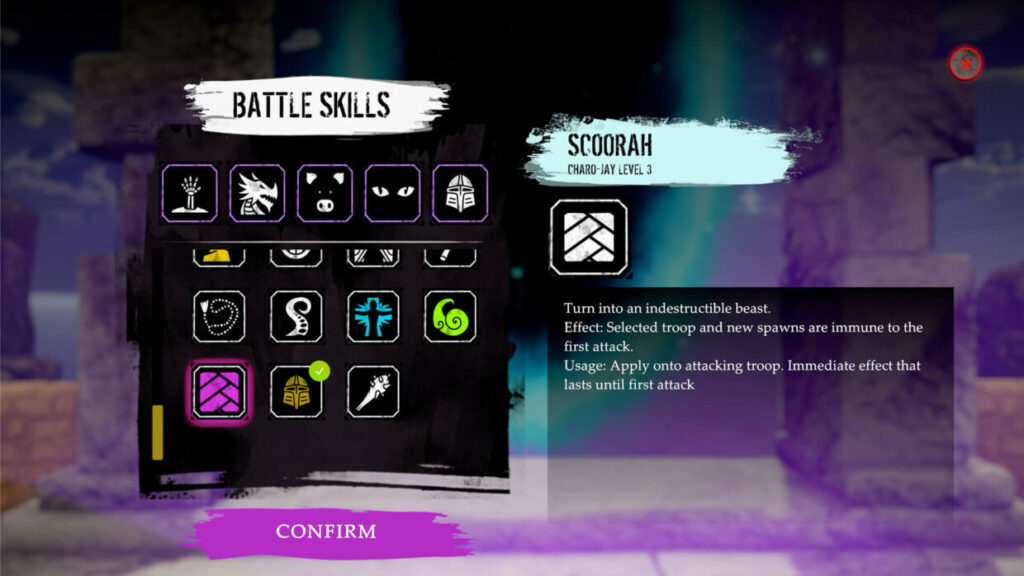This screenshot has width=1024, height=576.
Task: Click the yellow skill list scrollbar
Action: point(157,432)
